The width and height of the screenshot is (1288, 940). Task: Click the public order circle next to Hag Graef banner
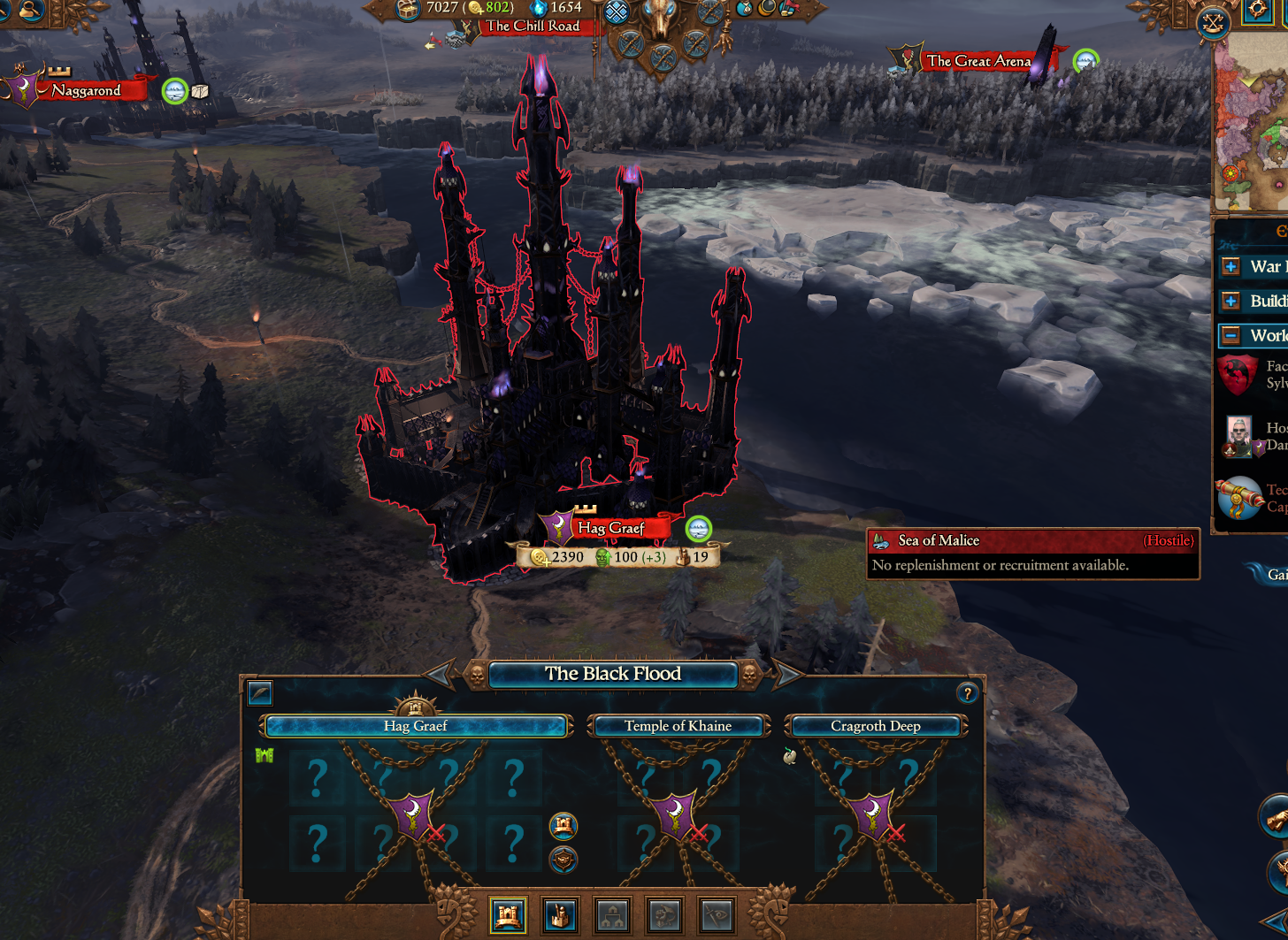[699, 527]
